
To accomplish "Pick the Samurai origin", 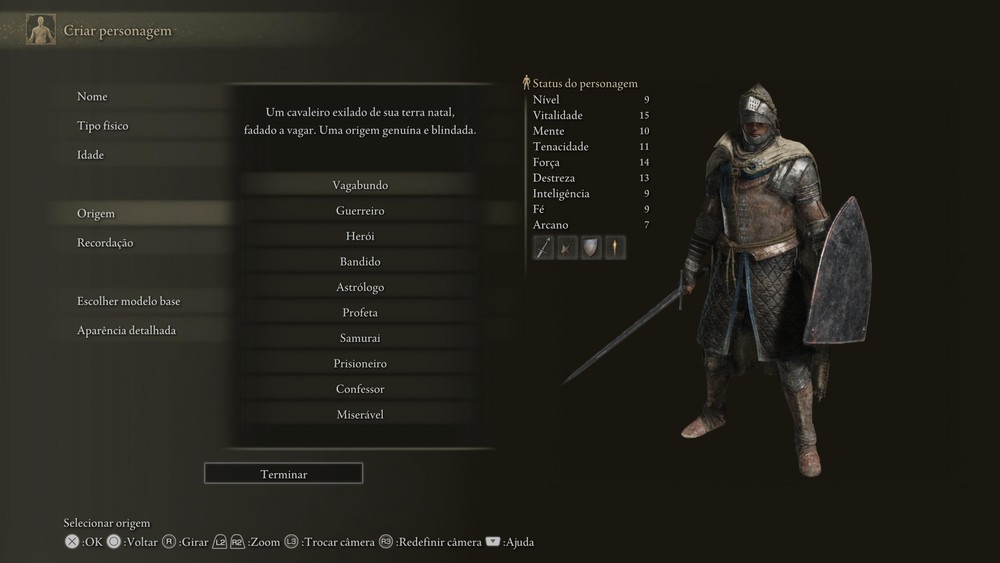I will (360, 338).
